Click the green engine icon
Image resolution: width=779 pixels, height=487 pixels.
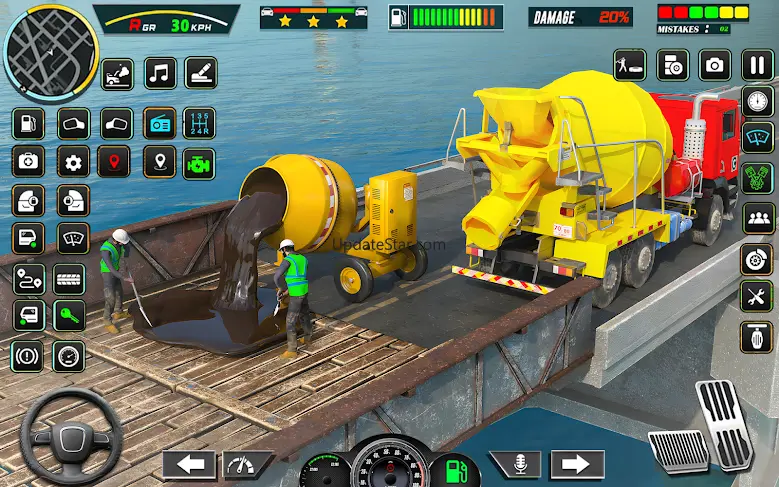[x=199, y=162]
